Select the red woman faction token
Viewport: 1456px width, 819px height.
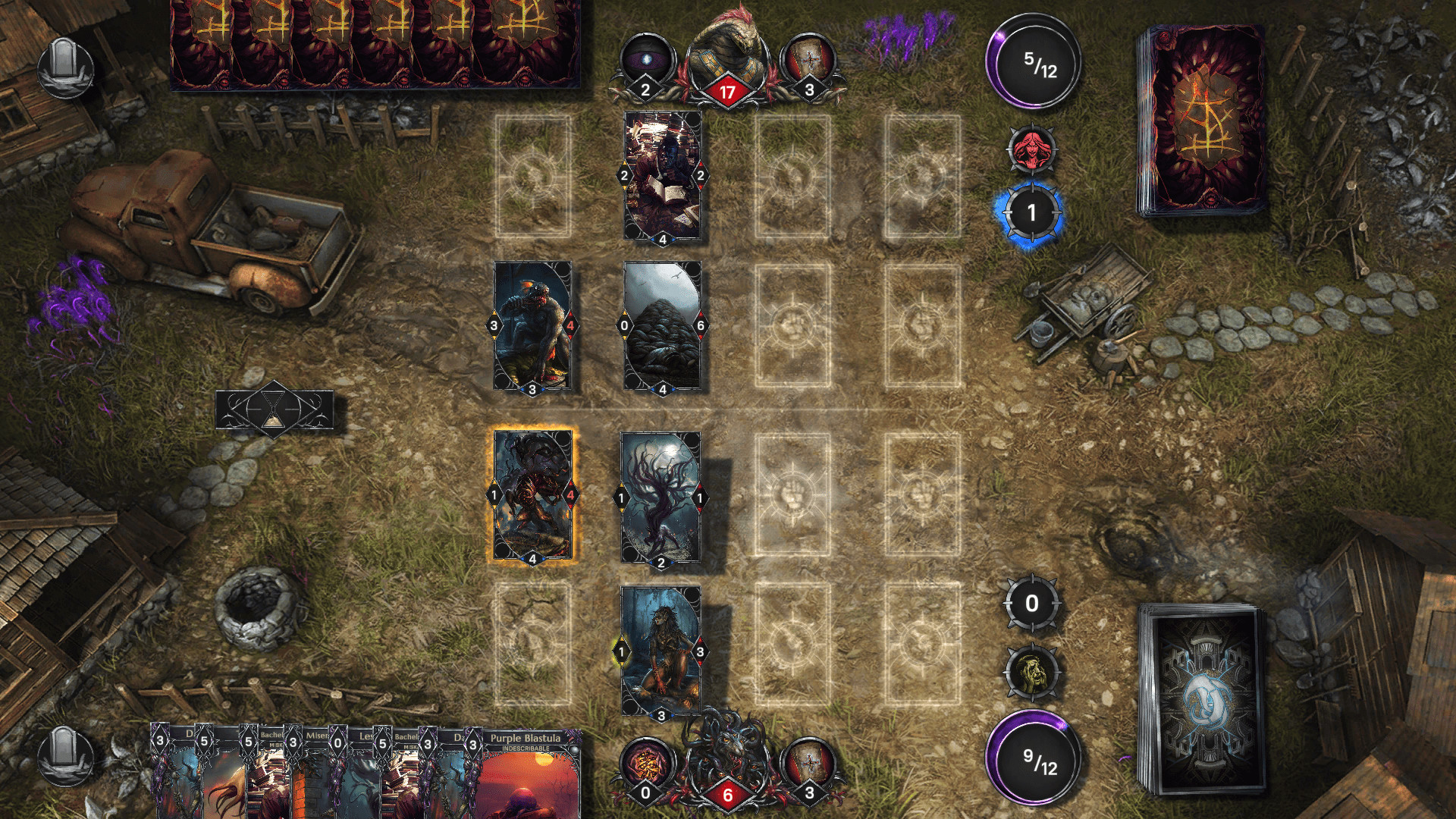pyautogui.click(x=1033, y=150)
